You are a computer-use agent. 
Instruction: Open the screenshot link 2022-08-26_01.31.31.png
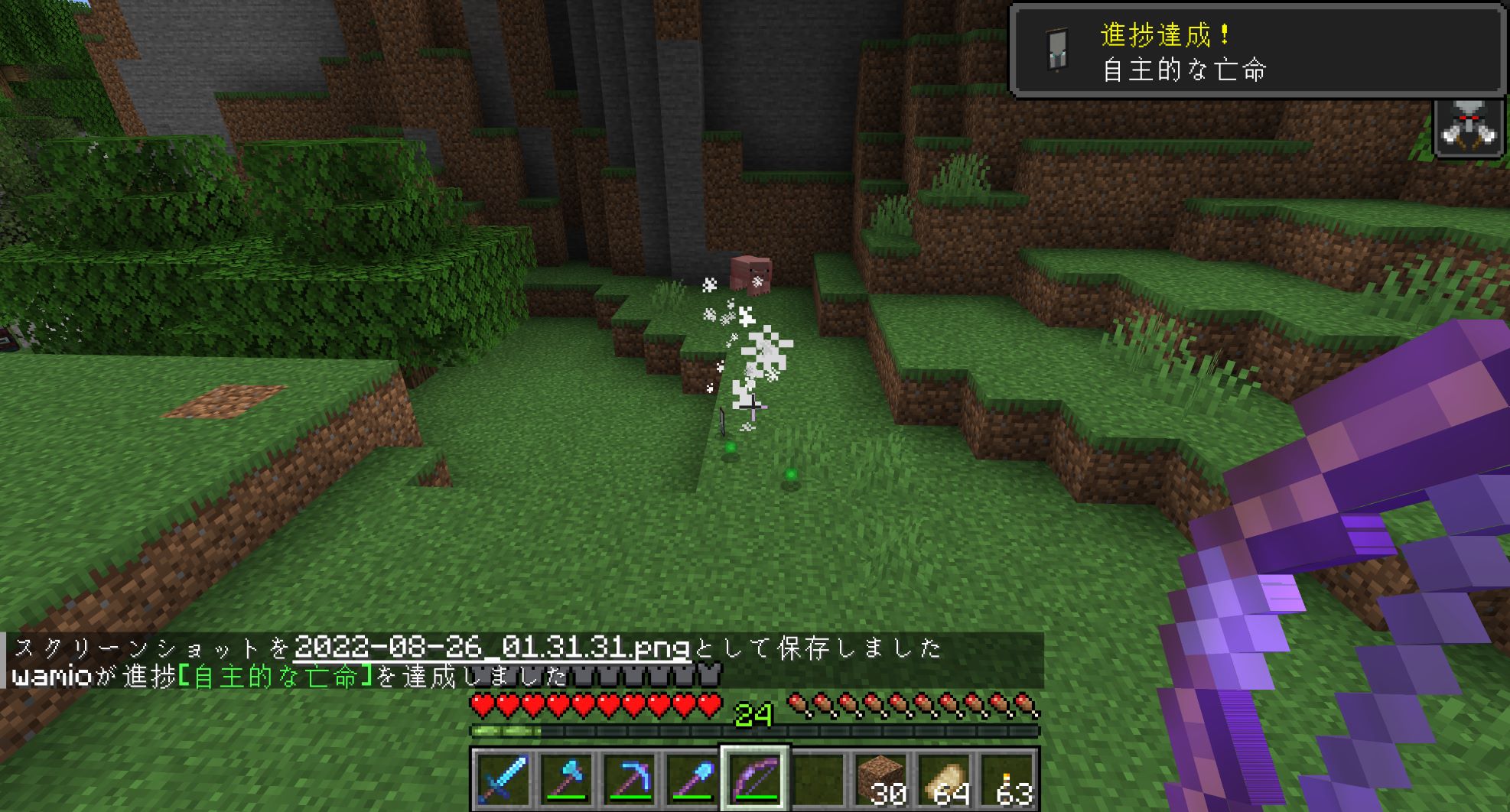[x=492, y=648]
